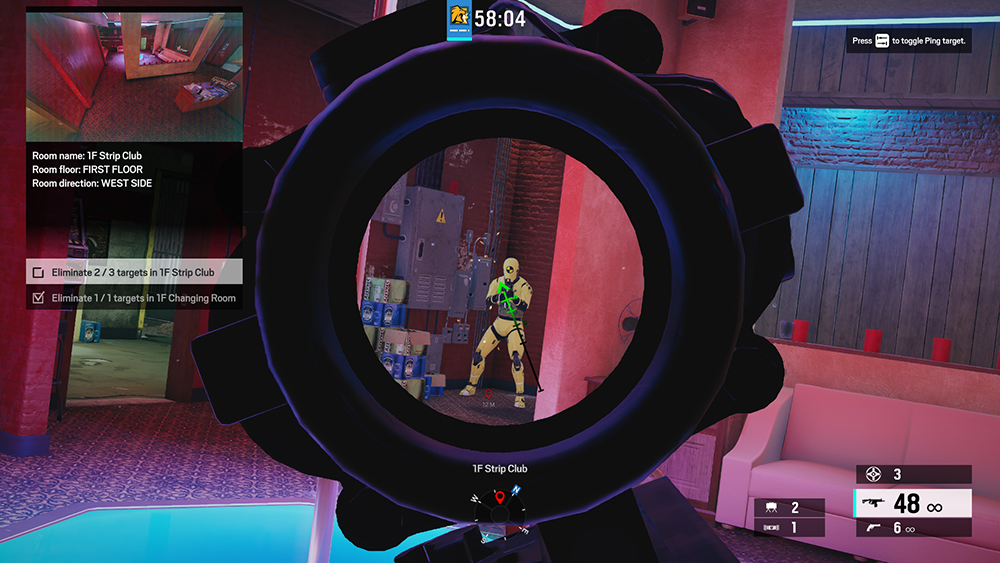Select the primary submachine gun weapon slot

[913, 503]
